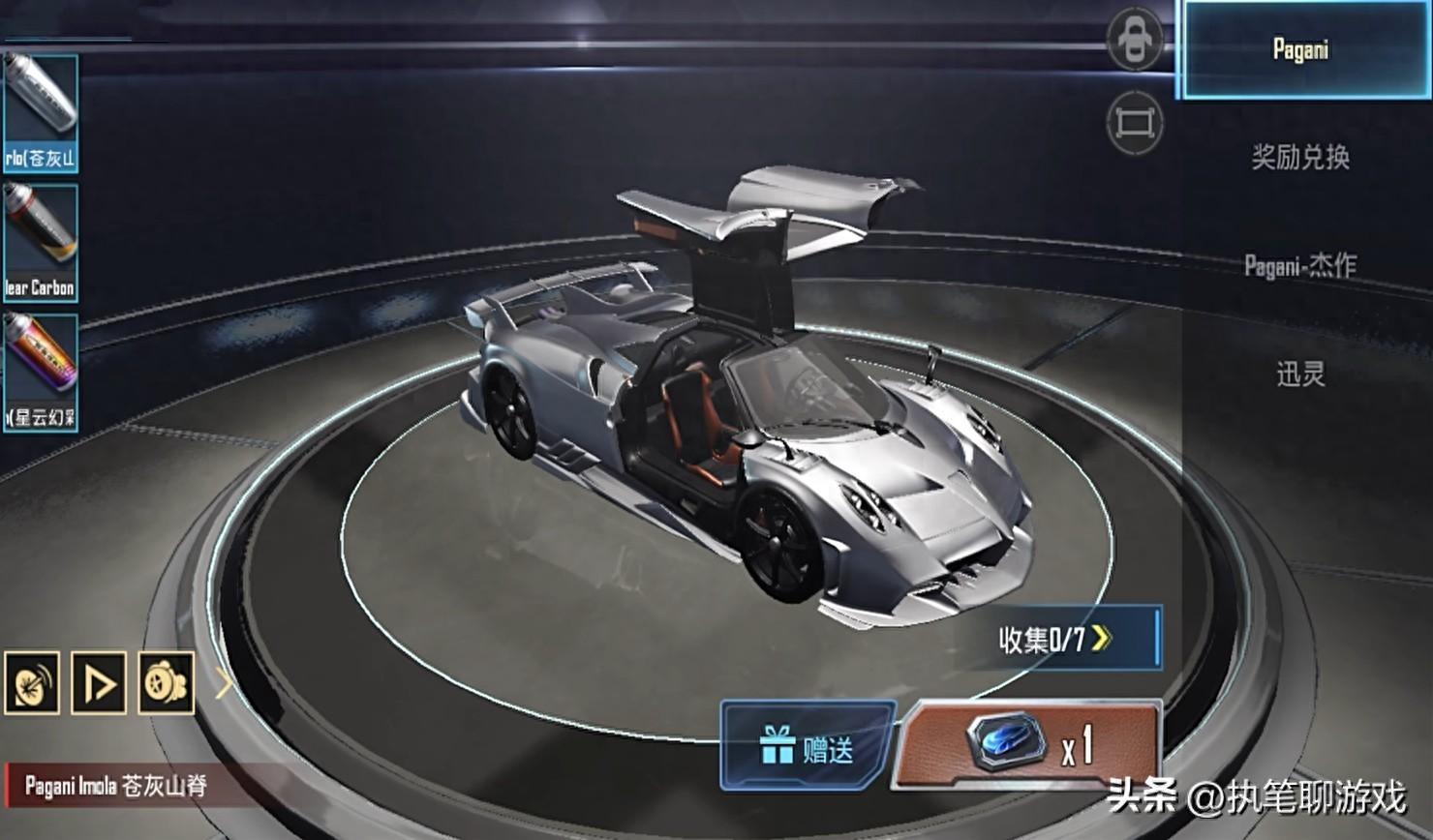Trigger the wheel smoke effect icon
The height and width of the screenshot is (840, 1433).
pyautogui.click(x=166, y=683)
